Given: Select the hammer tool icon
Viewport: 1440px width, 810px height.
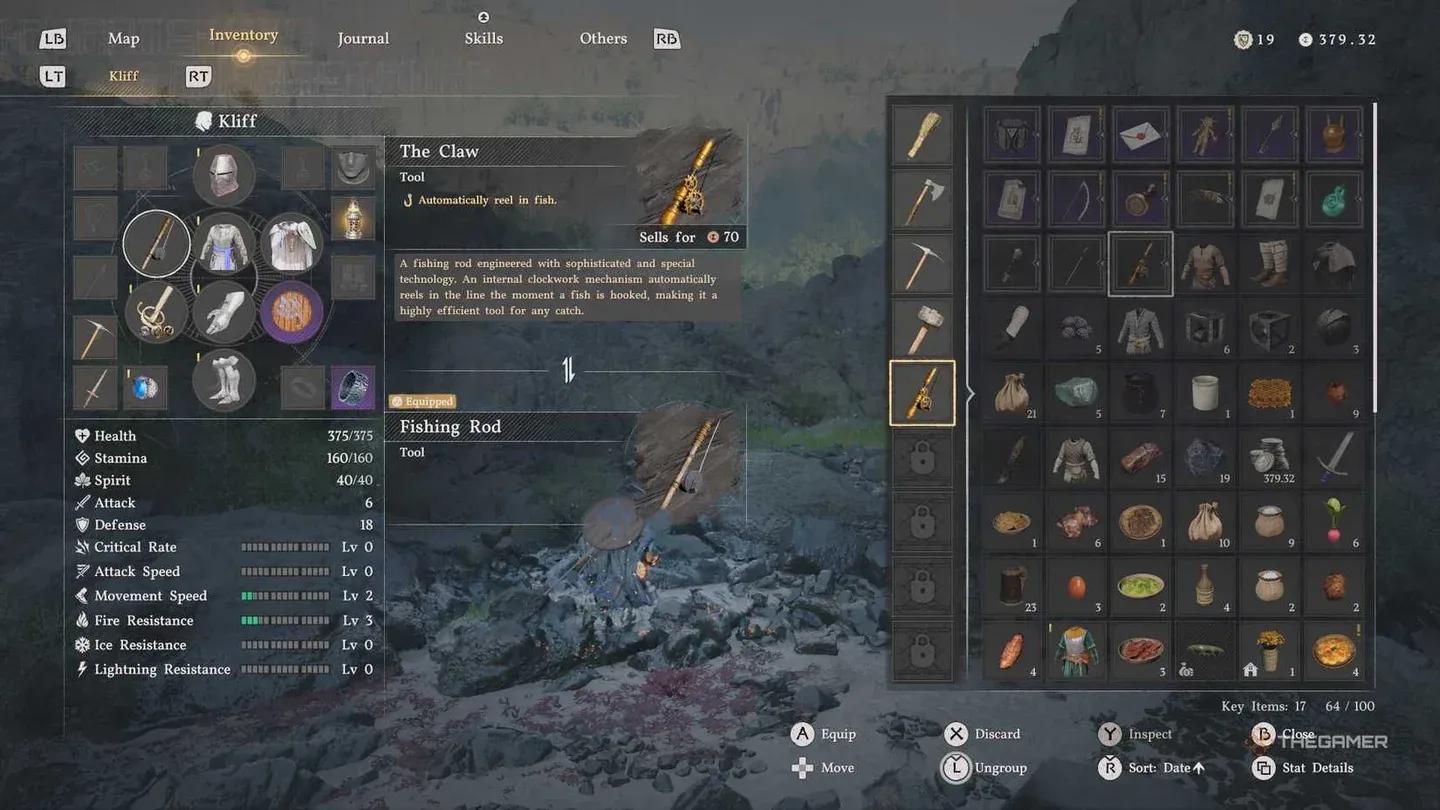Looking at the screenshot, I should point(922,327).
